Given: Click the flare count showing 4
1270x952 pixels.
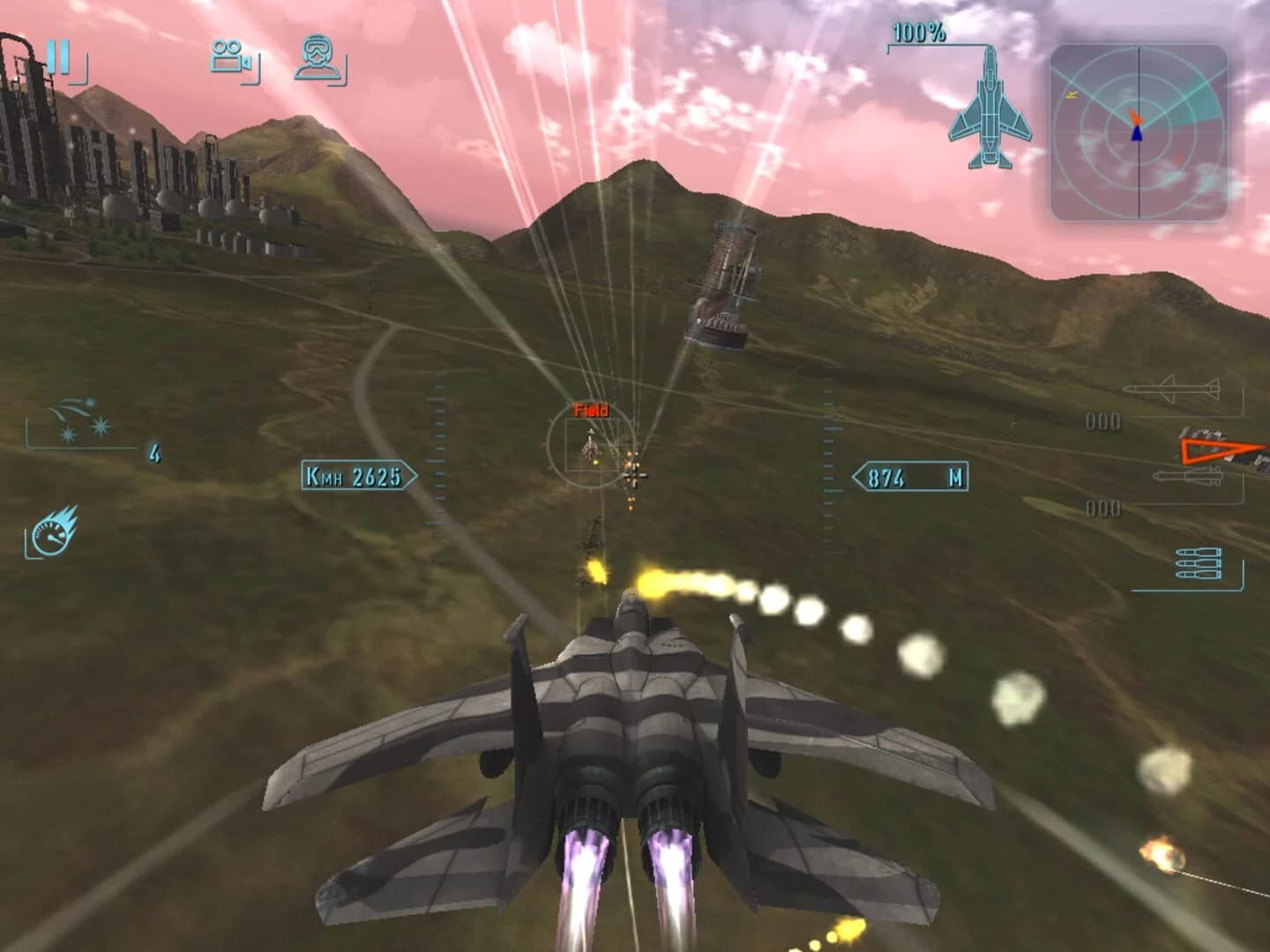Looking at the screenshot, I should tap(154, 452).
